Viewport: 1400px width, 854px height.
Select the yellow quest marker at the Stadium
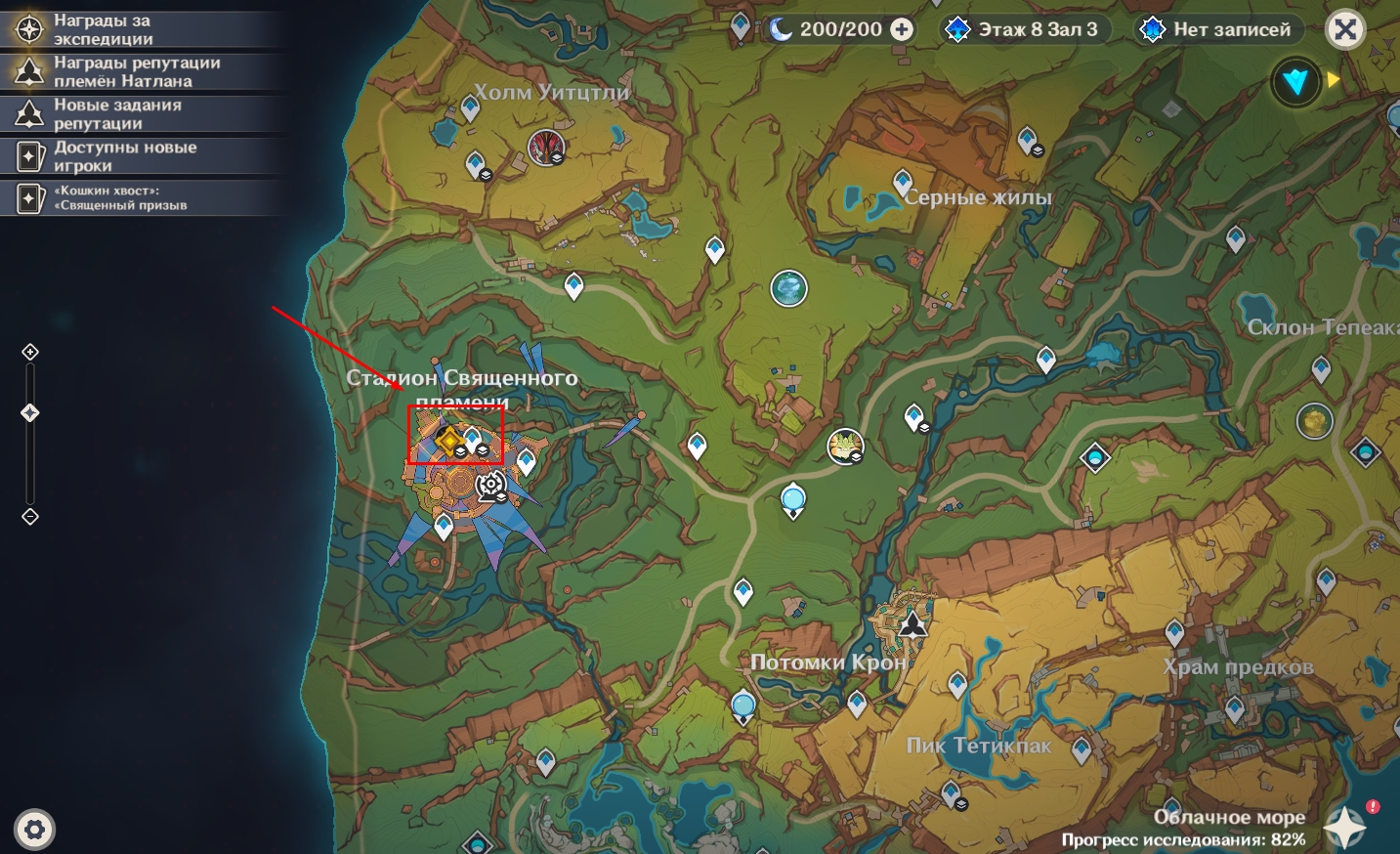point(448,441)
